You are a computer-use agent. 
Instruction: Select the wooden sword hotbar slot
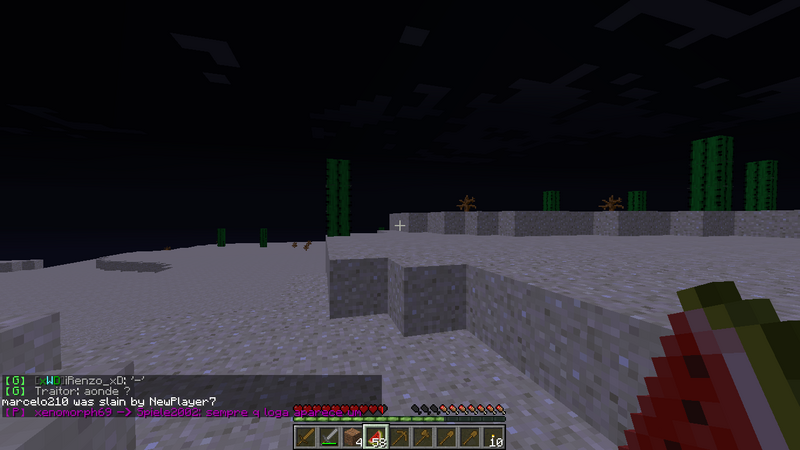[304, 436]
